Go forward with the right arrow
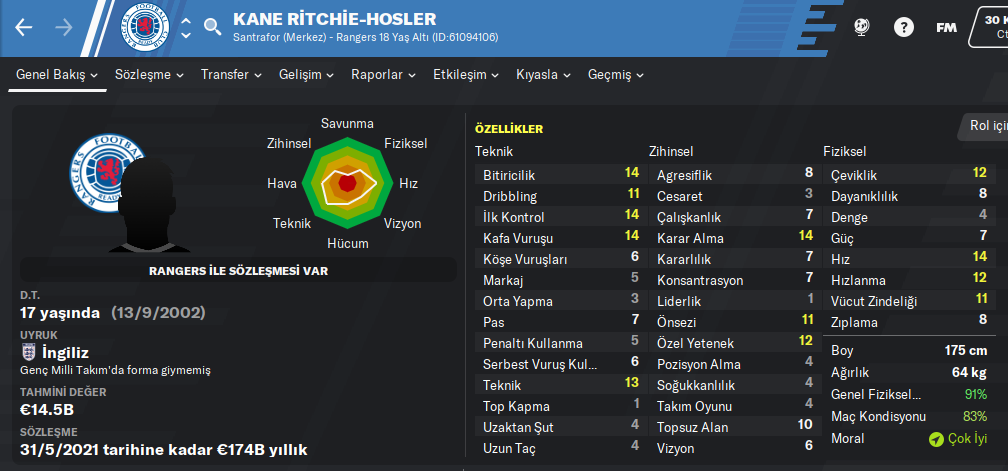 point(63,28)
